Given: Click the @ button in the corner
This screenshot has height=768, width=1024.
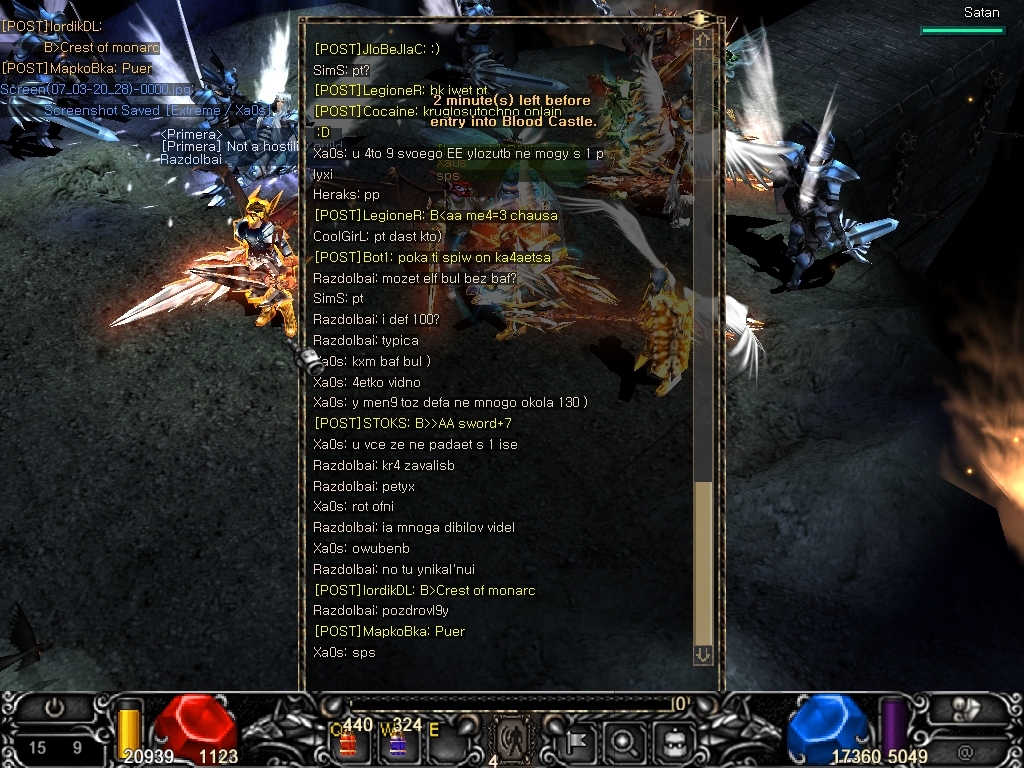Looking at the screenshot, I should coord(965,750).
